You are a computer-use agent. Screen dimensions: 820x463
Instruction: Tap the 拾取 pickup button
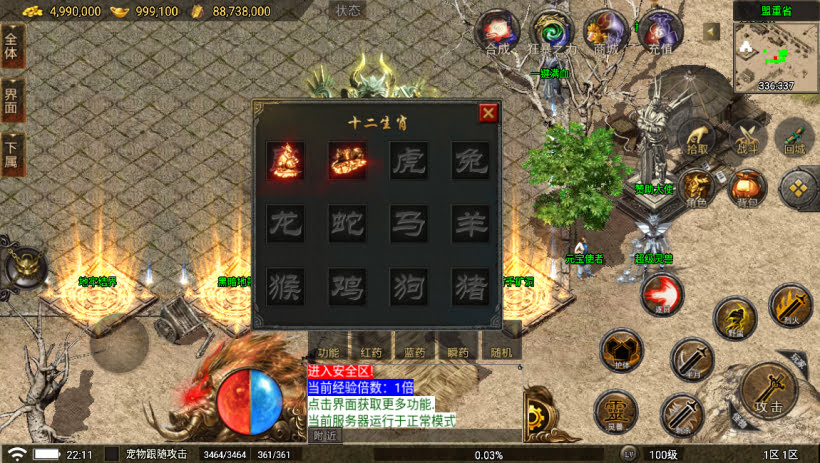tap(699, 138)
